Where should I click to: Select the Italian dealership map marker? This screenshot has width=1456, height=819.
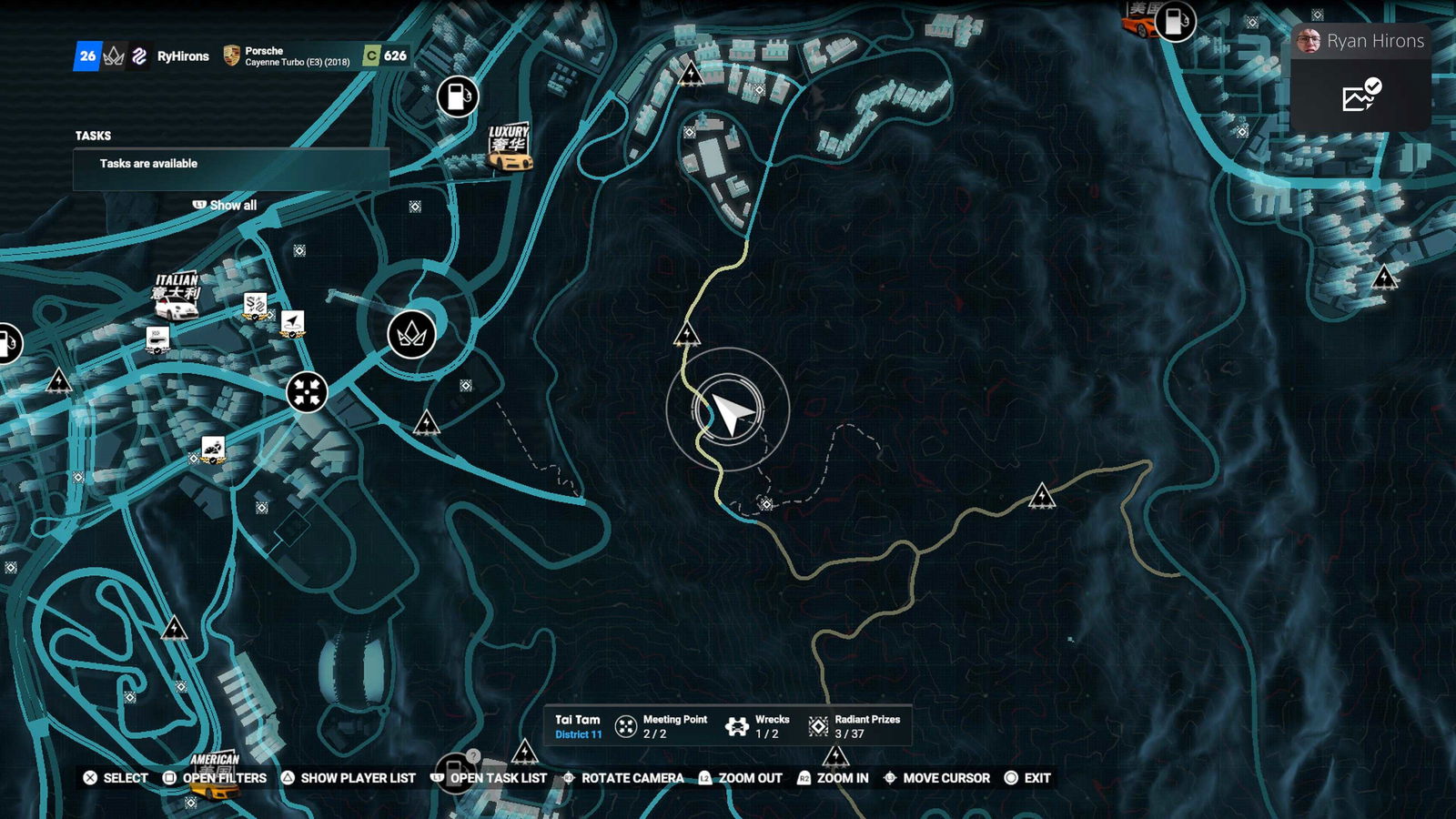pyautogui.click(x=176, y=297)
